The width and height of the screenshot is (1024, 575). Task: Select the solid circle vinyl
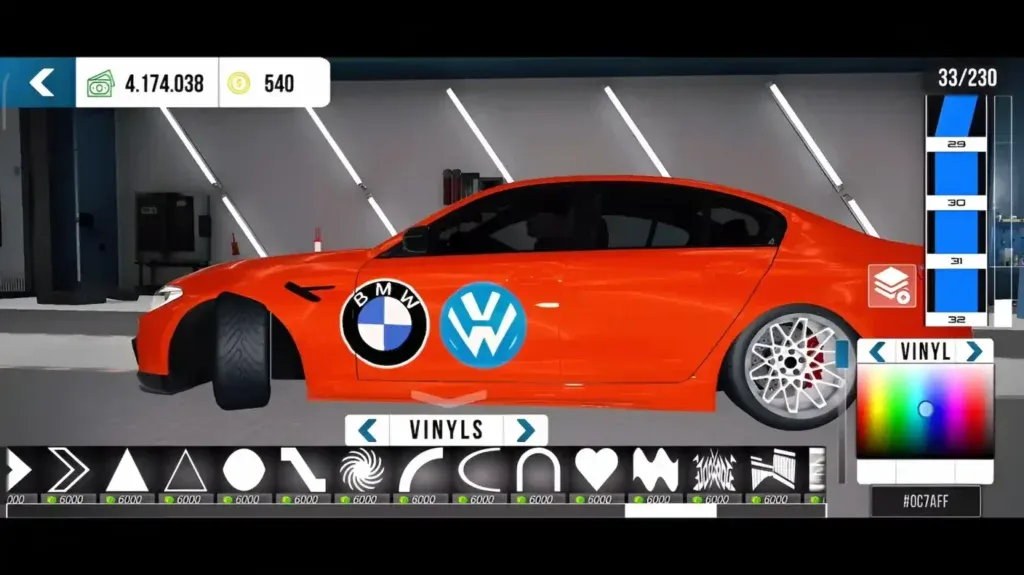click(x=243, y=470)
